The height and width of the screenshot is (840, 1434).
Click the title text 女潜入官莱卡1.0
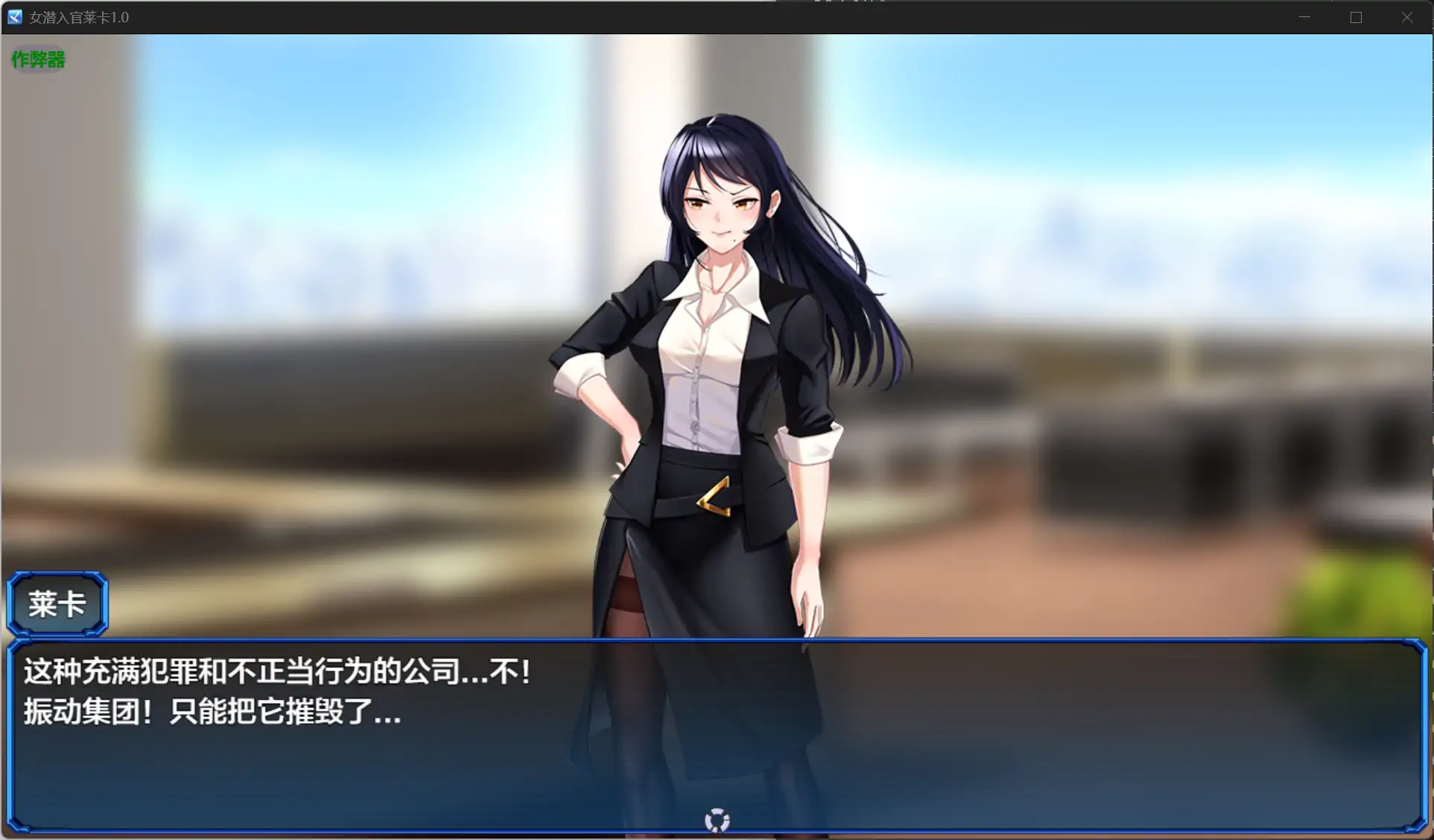tap(79, 16)
